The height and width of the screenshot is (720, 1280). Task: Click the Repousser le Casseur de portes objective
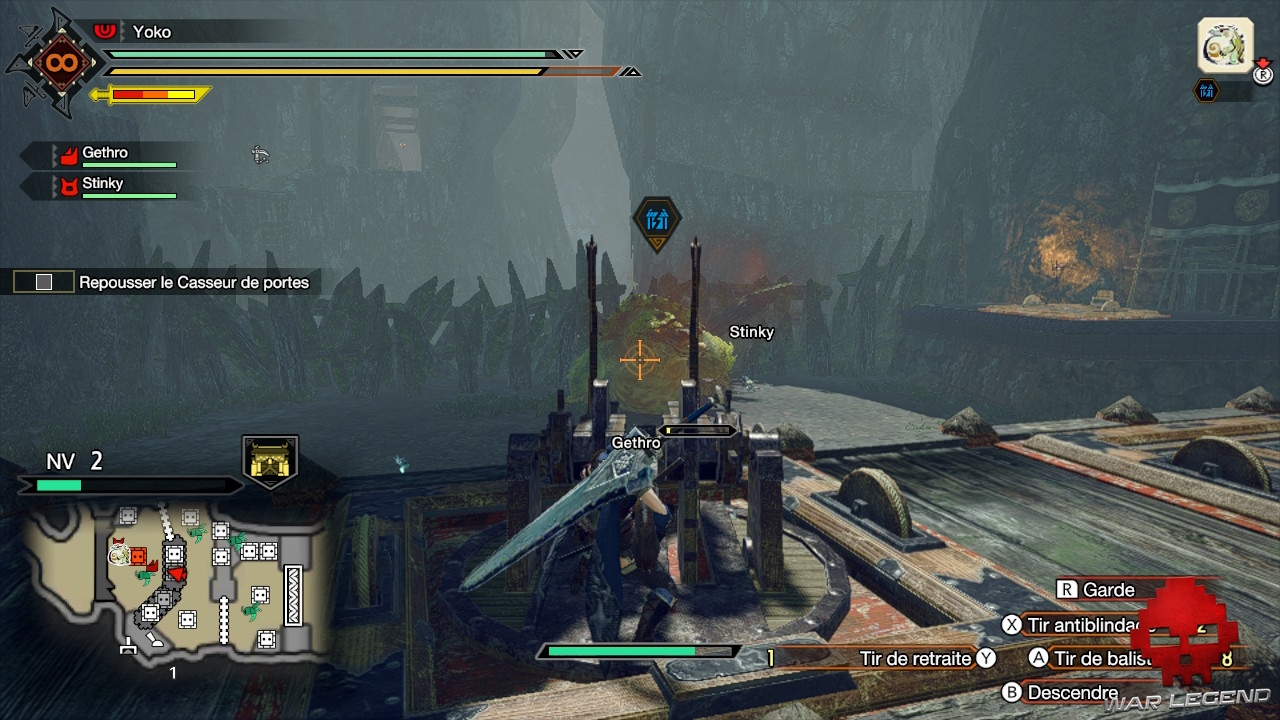(193, 282)
